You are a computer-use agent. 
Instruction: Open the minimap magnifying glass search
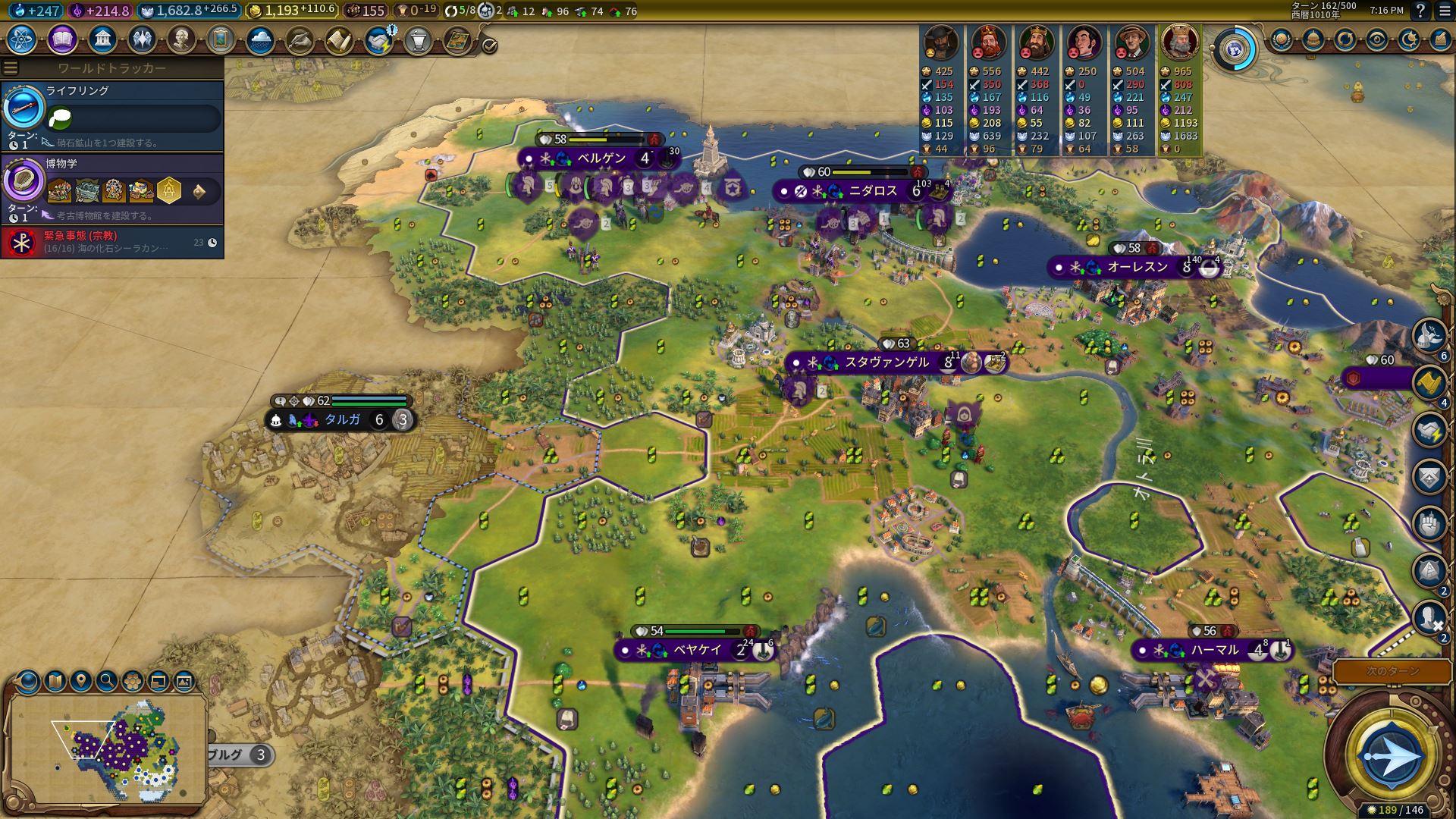click(107, 681)
